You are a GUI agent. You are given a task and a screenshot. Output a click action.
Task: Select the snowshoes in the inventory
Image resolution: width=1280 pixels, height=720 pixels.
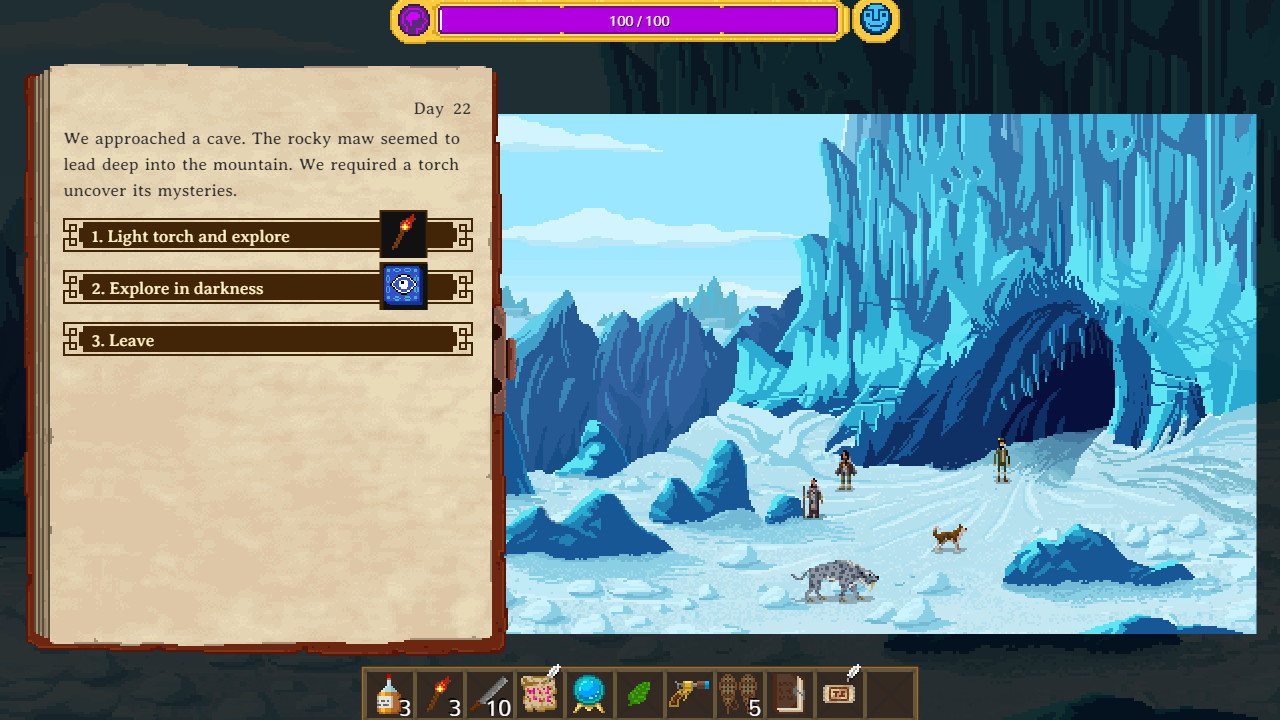[739, 692]
